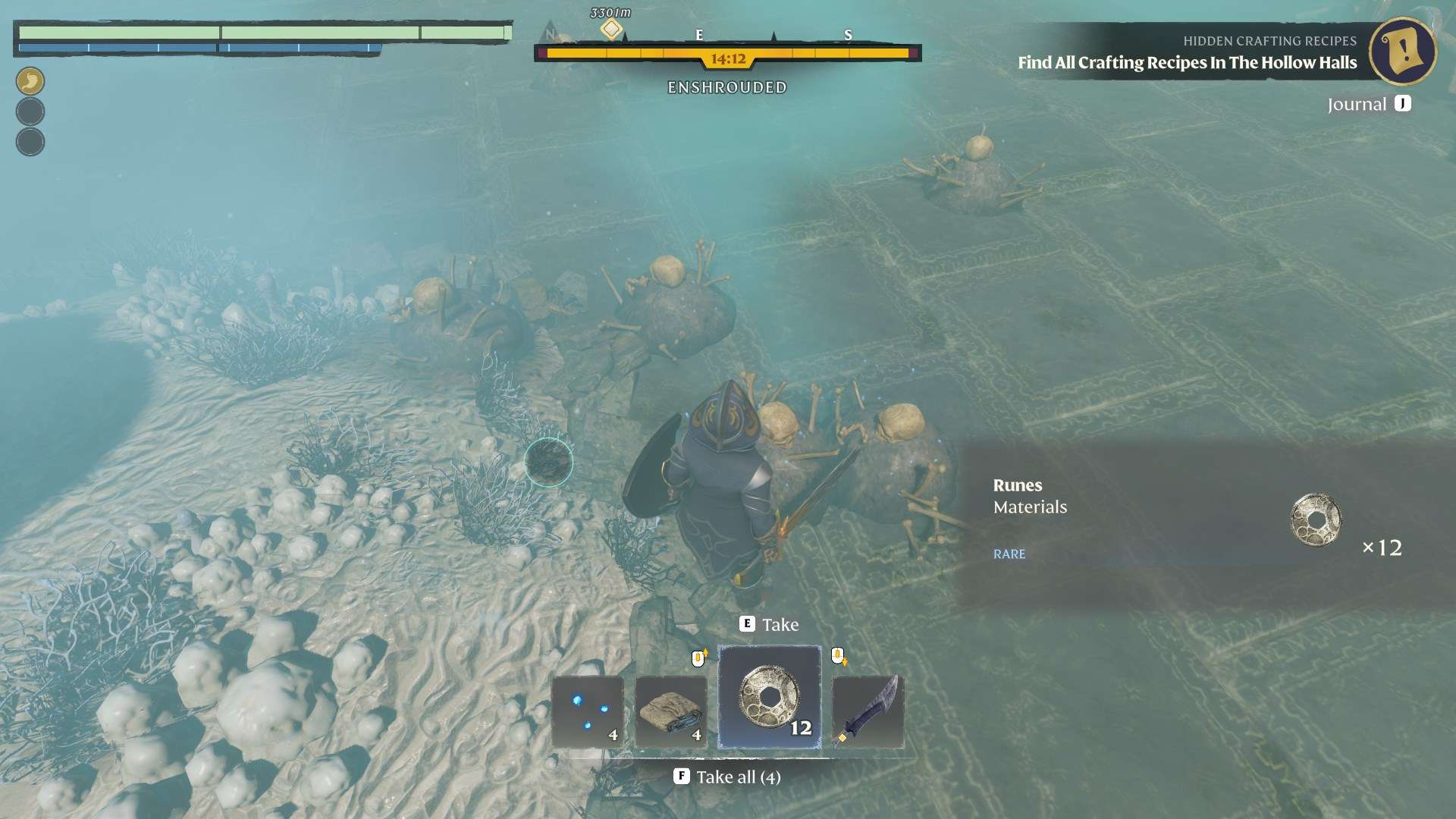Click the Runes item tooltip icon

[x=1316, y=520]
